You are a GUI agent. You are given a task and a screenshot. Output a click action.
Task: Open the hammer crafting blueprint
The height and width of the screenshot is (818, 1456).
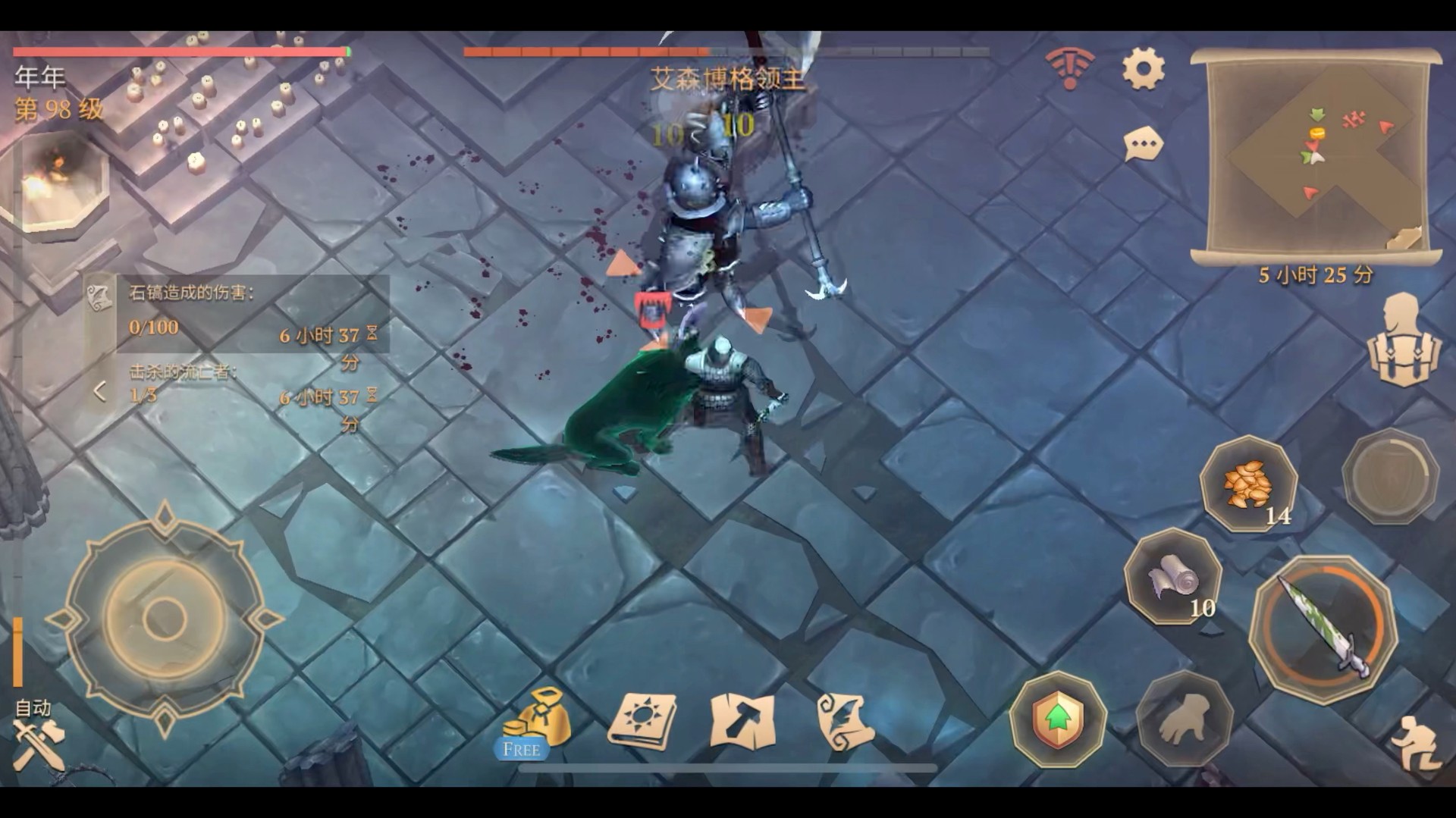pos(742,720)
